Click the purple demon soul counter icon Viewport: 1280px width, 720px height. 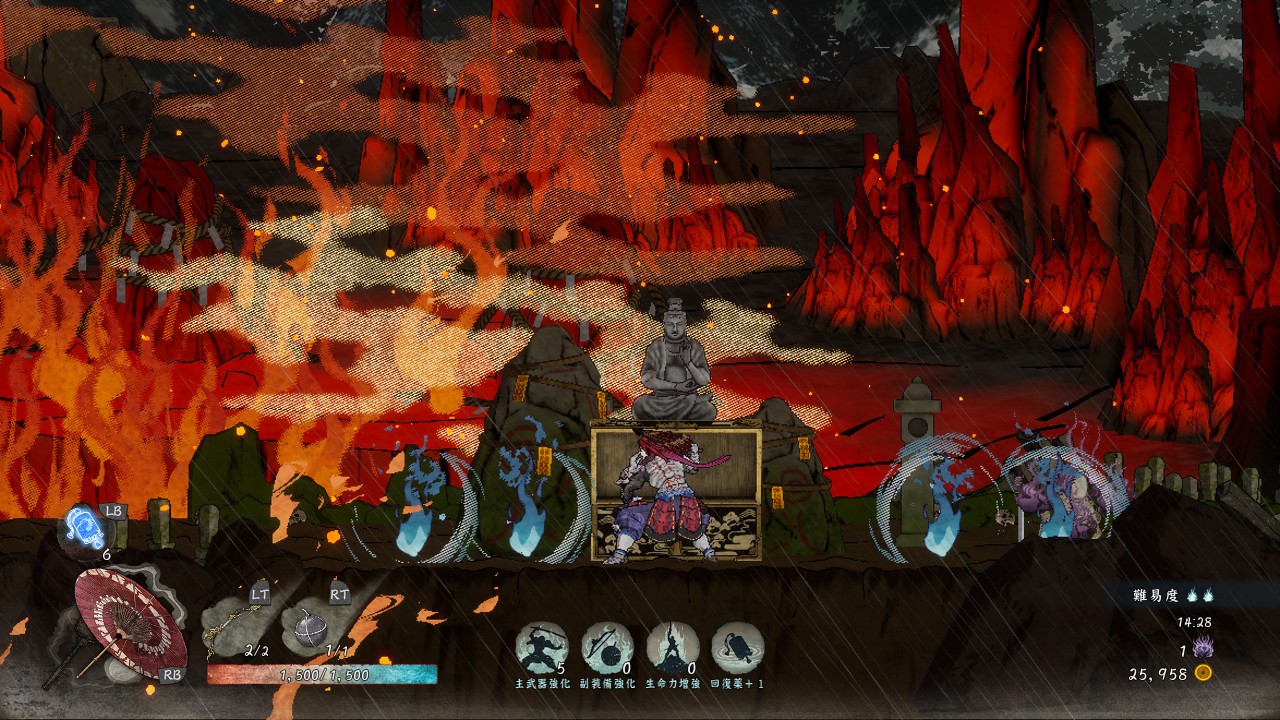coord(1203,649)
